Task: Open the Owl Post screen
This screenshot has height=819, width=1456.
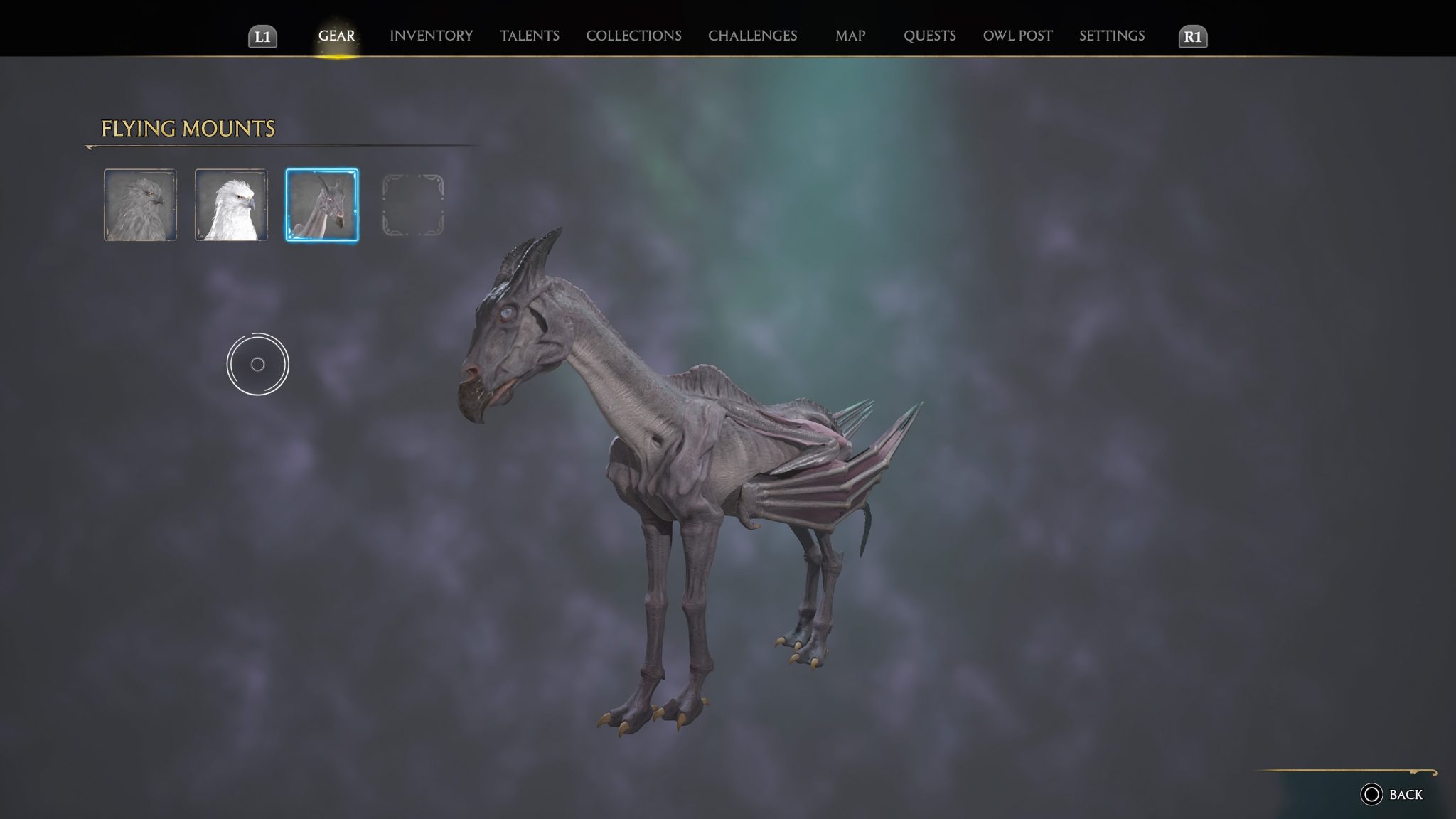Action: point(1018,35)
